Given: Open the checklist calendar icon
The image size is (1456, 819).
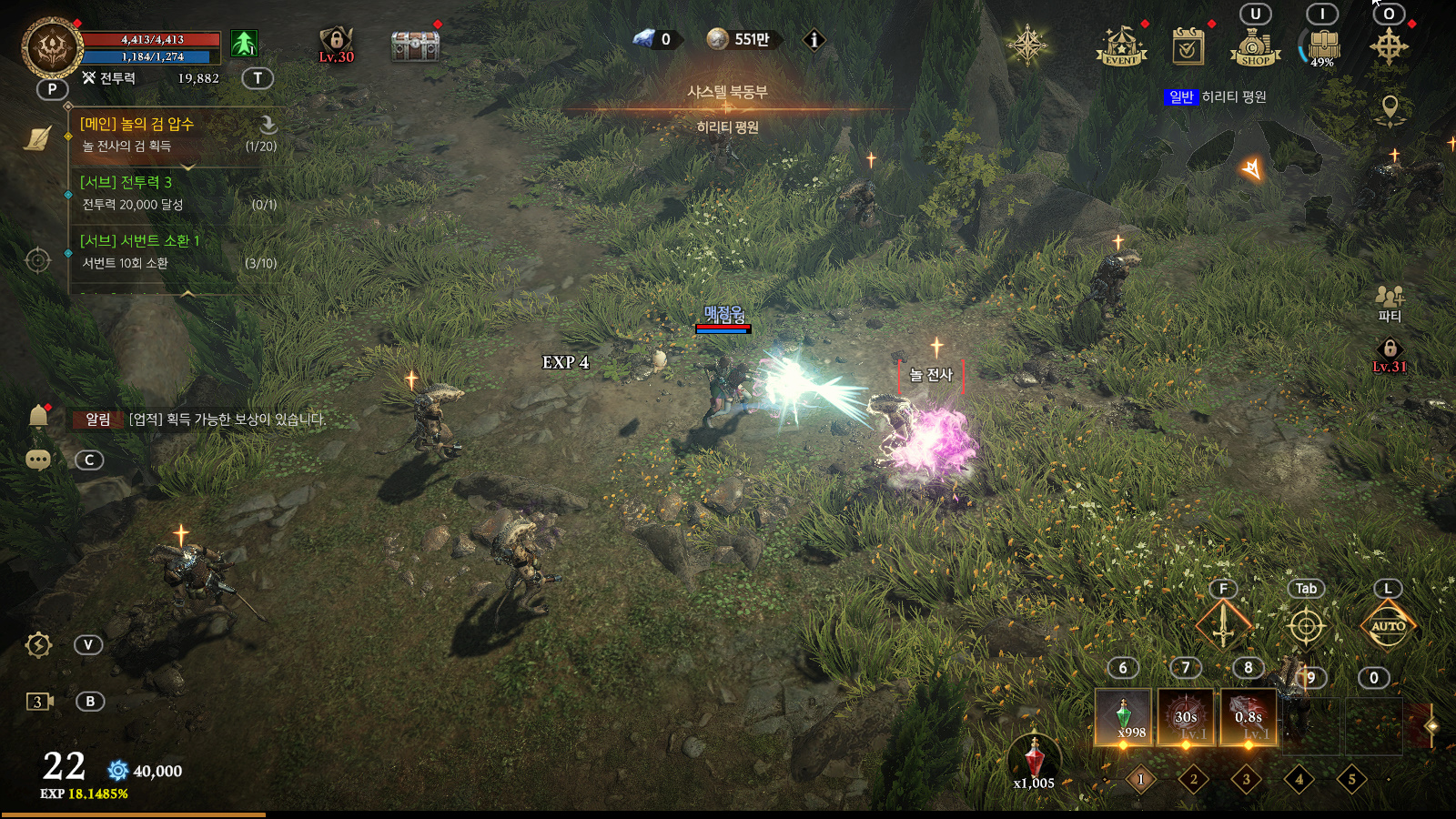Looking at the screenshot, I should [x=1188, y=46].
